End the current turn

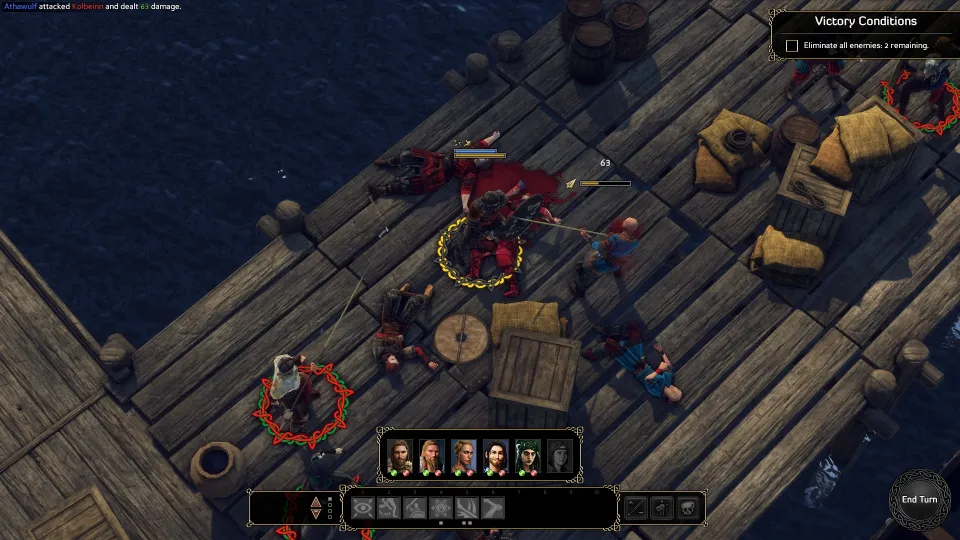(x=919, y=499)
